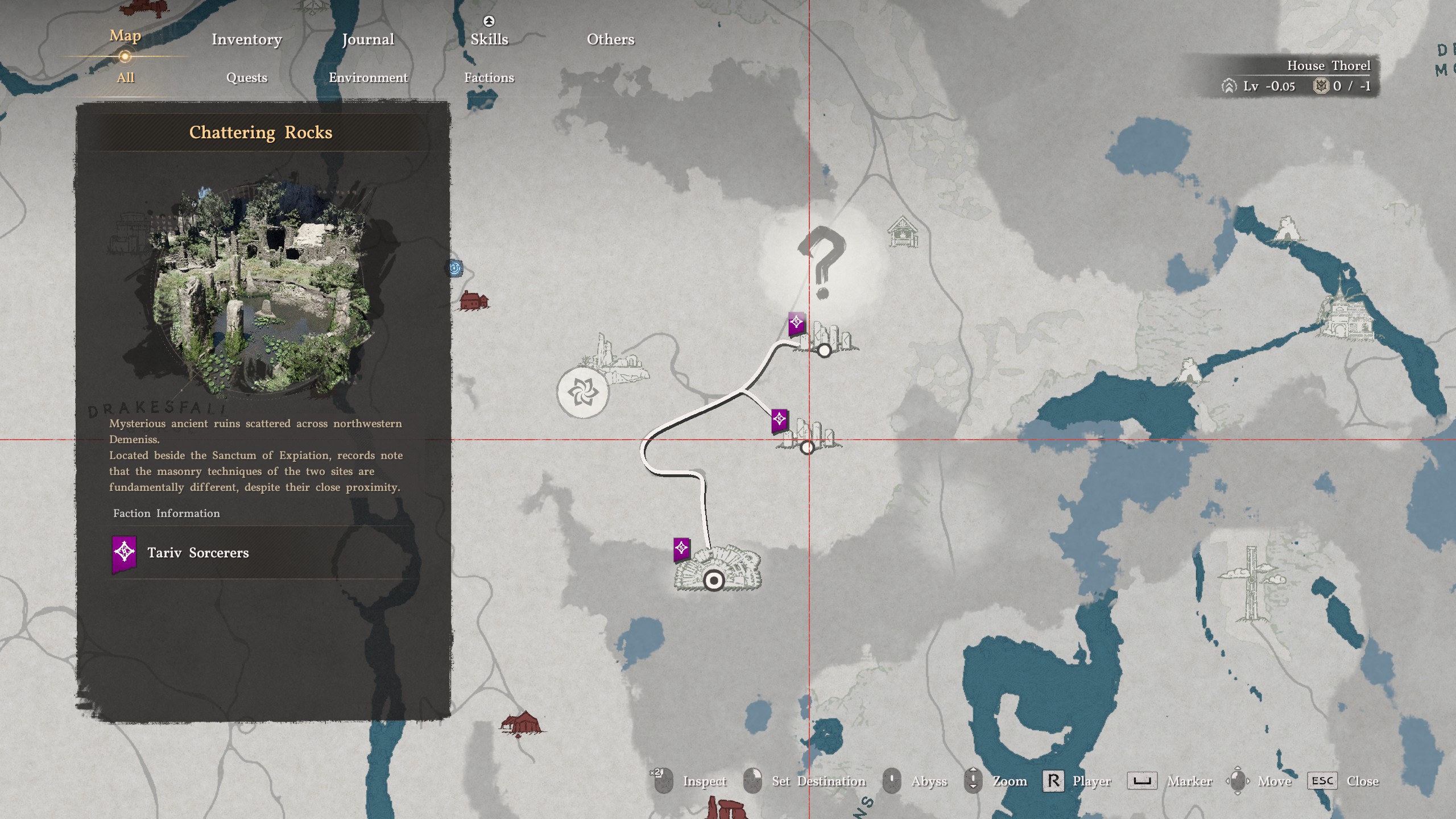Viewport: 1456px width, 819px height.
Task: Click the blue circular marker by the river
Action: pyautogui.click(x=455, y=268)
